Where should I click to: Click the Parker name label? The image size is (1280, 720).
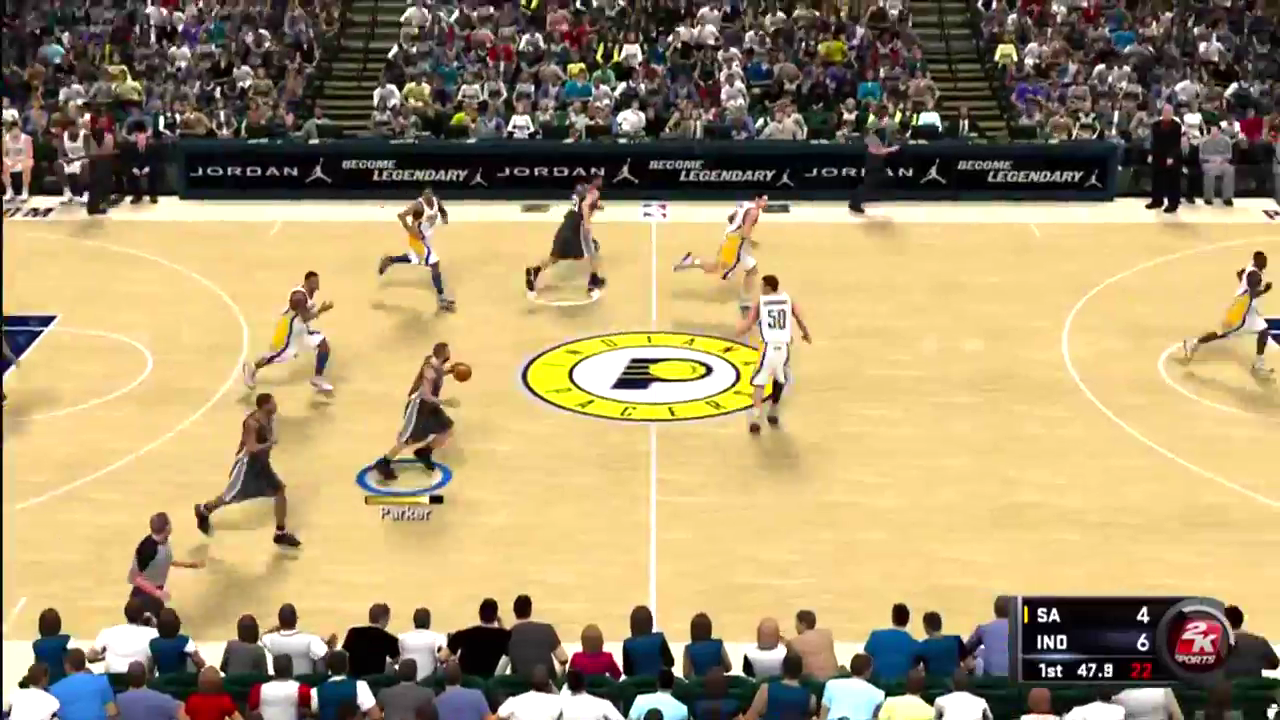pyautogui.click(x=403, y=513)
